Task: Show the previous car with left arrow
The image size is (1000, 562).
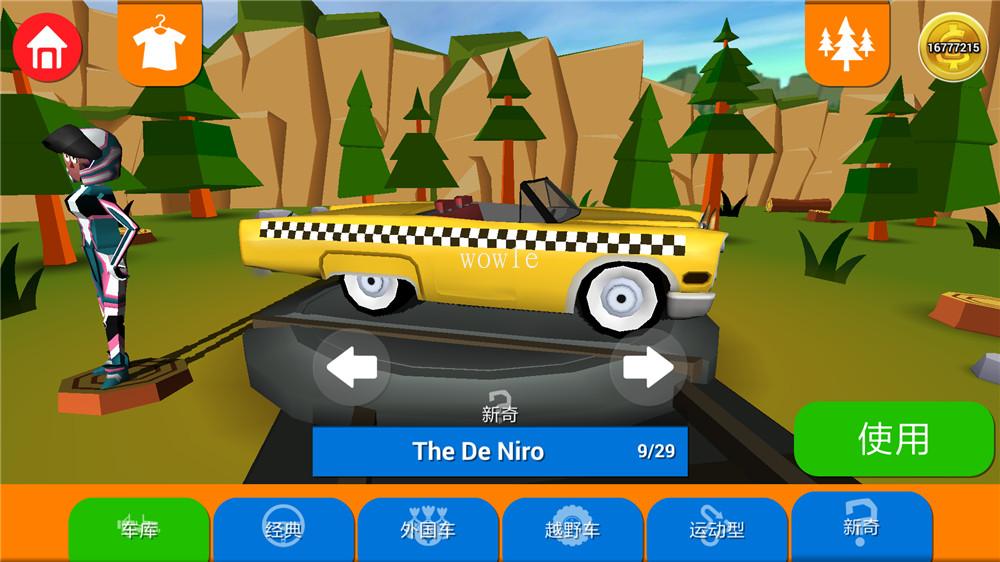Action: [x=351, y=368]
